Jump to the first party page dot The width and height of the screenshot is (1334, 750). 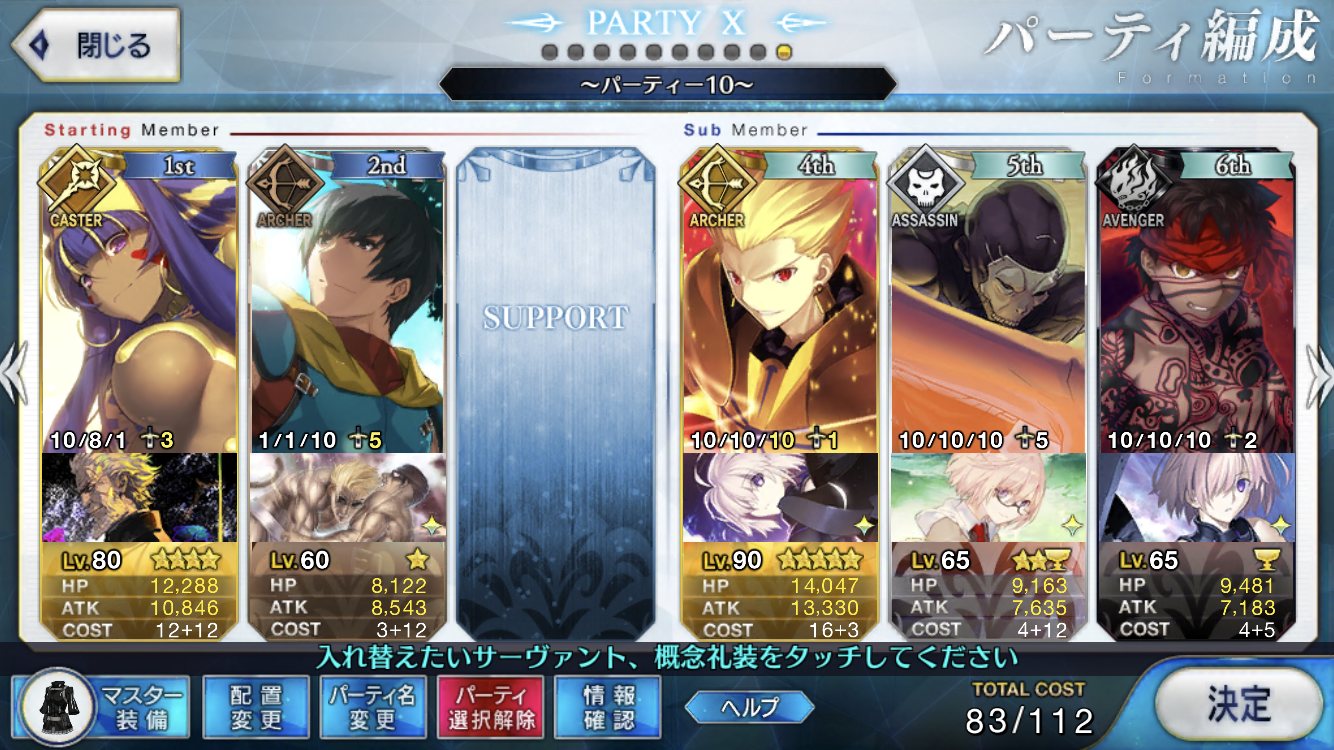click(549, 52)
